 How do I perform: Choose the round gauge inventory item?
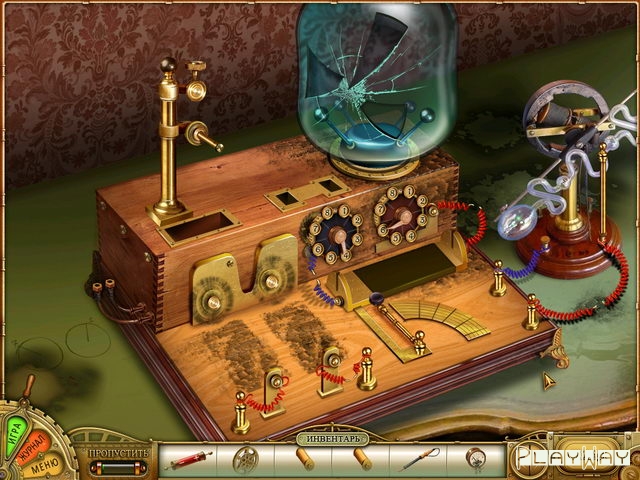point(474,460)
